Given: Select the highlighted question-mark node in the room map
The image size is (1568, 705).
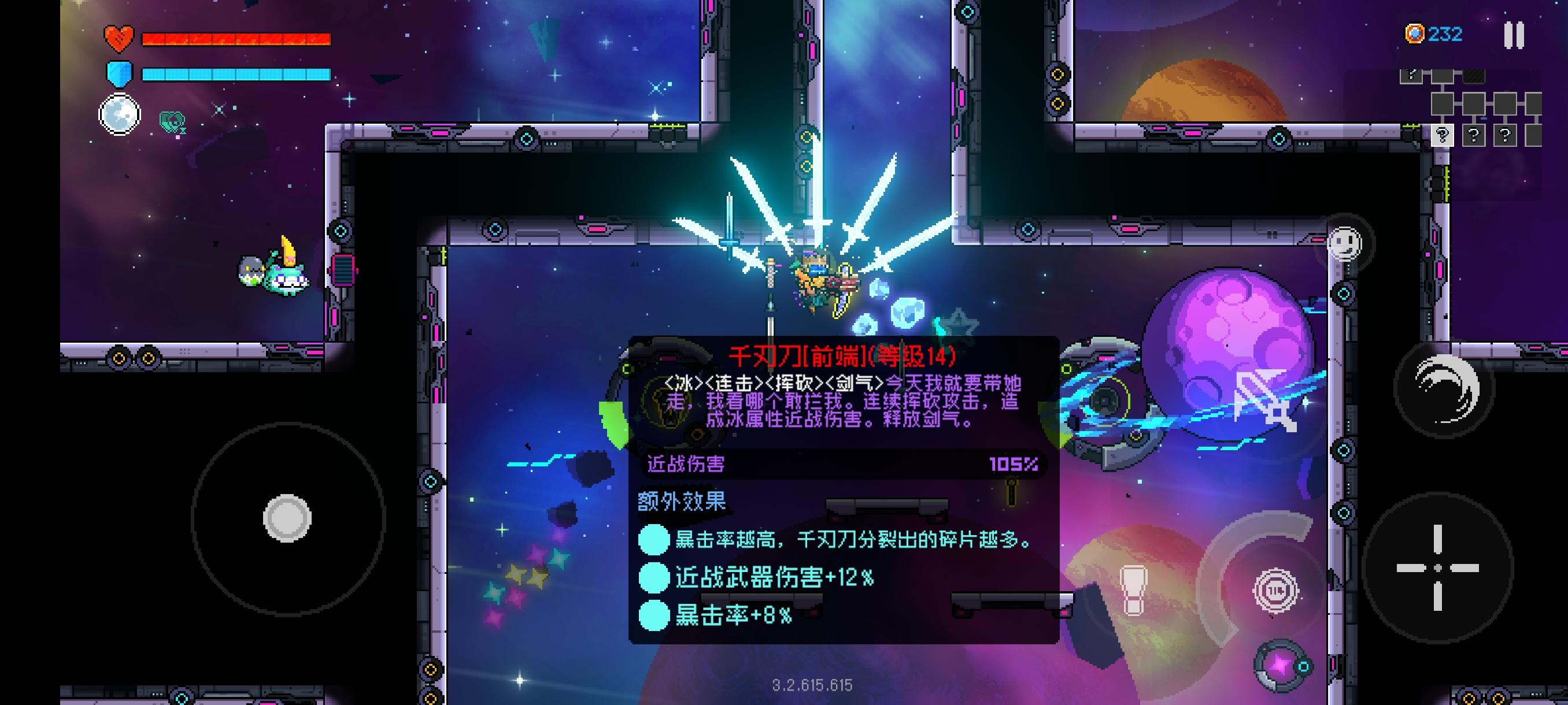Looking at the screenshot, I should (x=1442, y=136).
